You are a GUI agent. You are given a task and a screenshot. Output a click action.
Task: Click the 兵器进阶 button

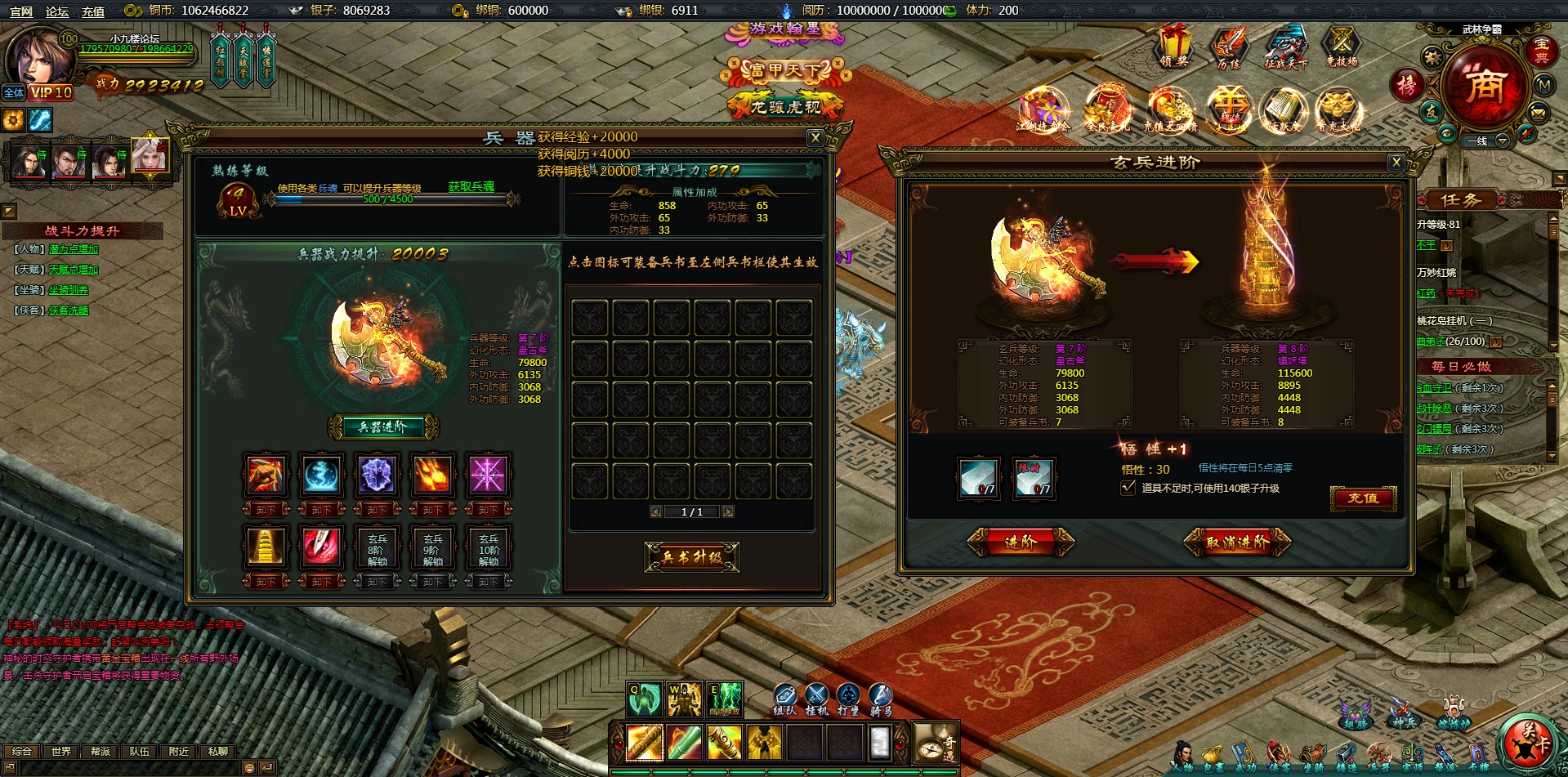(382, 426)
